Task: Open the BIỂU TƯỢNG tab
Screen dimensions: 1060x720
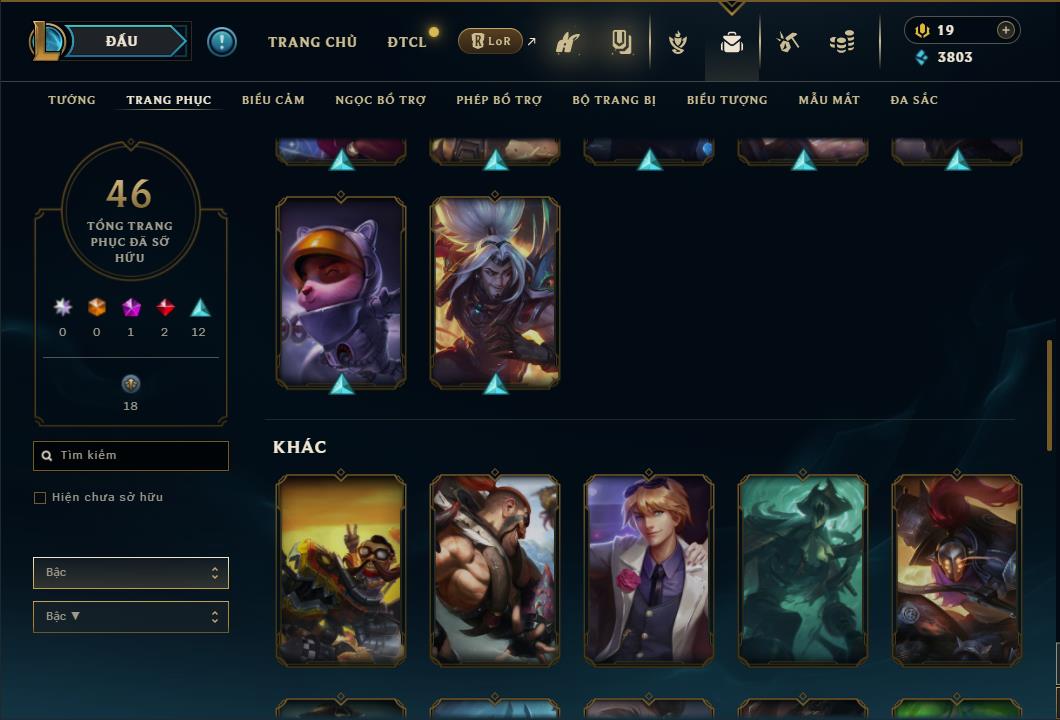Action: 727,100
